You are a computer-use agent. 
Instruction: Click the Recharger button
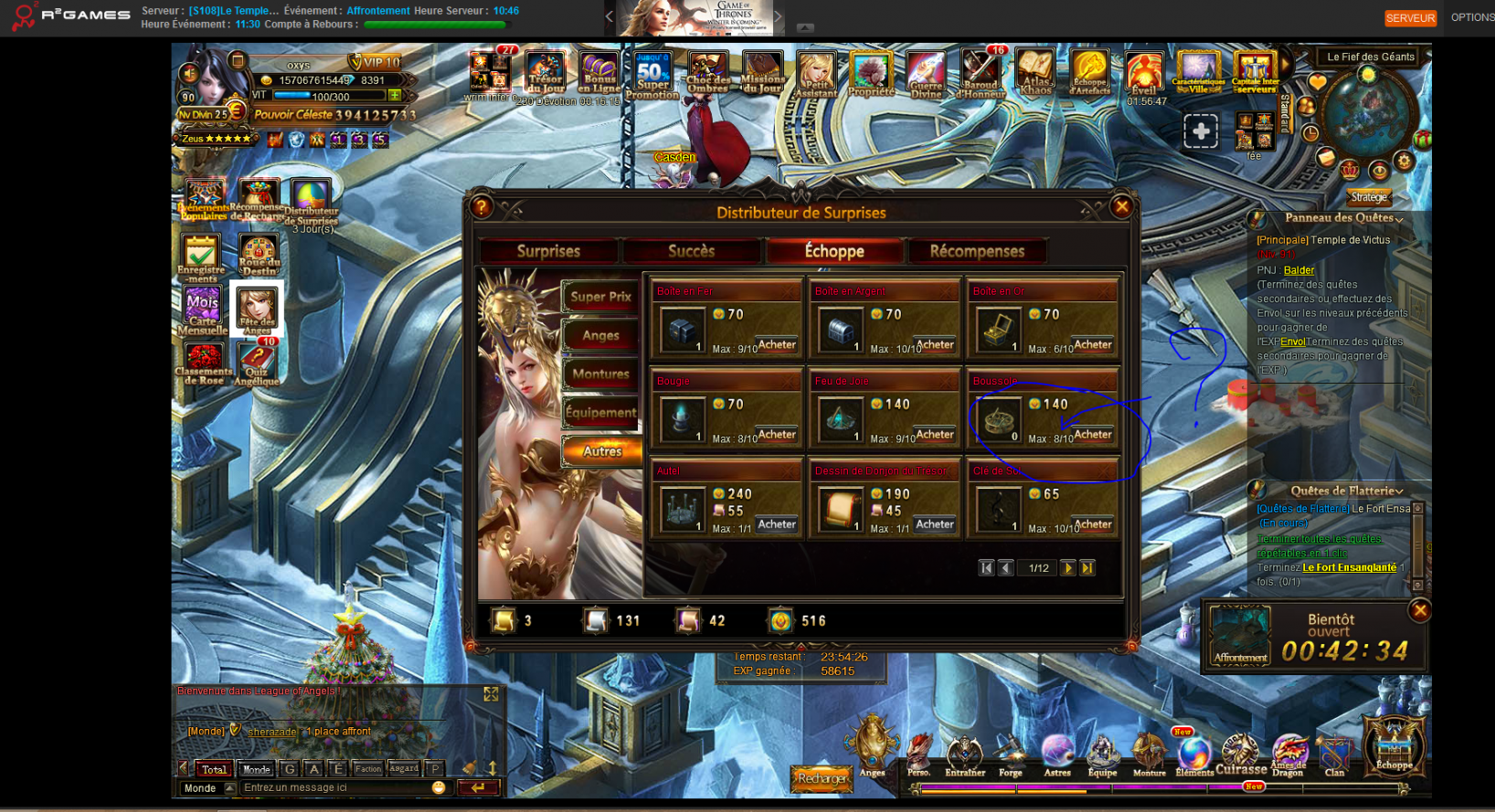822,778
